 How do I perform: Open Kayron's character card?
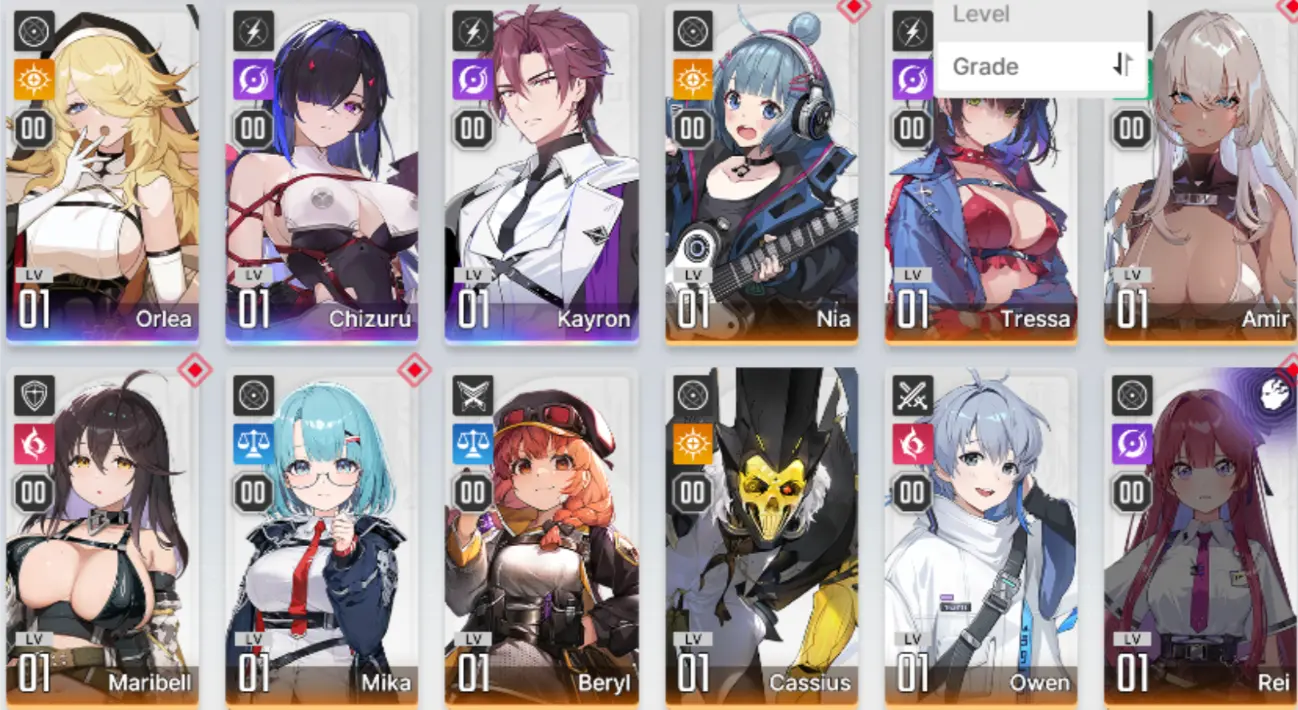[x=542, y=200]
